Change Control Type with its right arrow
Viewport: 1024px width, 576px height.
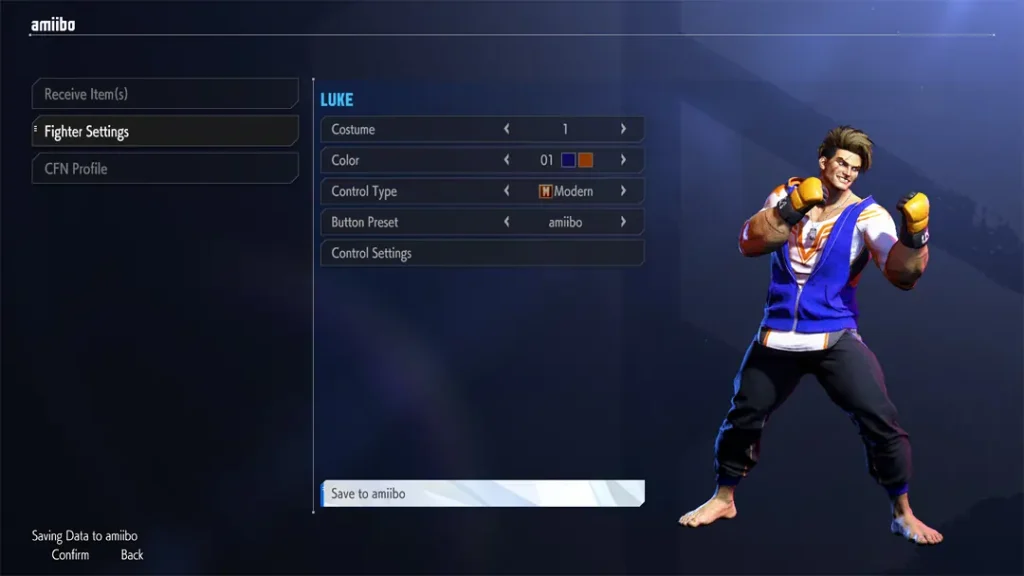[623, 191]
